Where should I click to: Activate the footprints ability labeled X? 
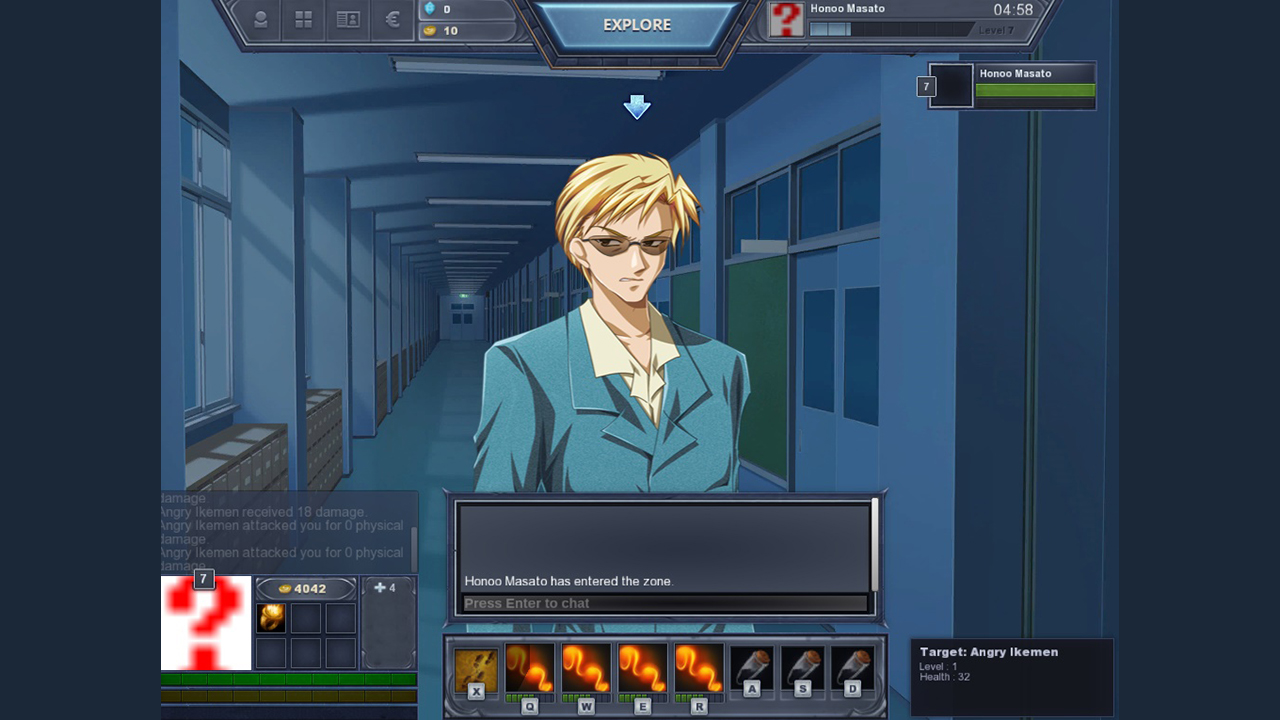pyautogui.click(x=476, y=669)
